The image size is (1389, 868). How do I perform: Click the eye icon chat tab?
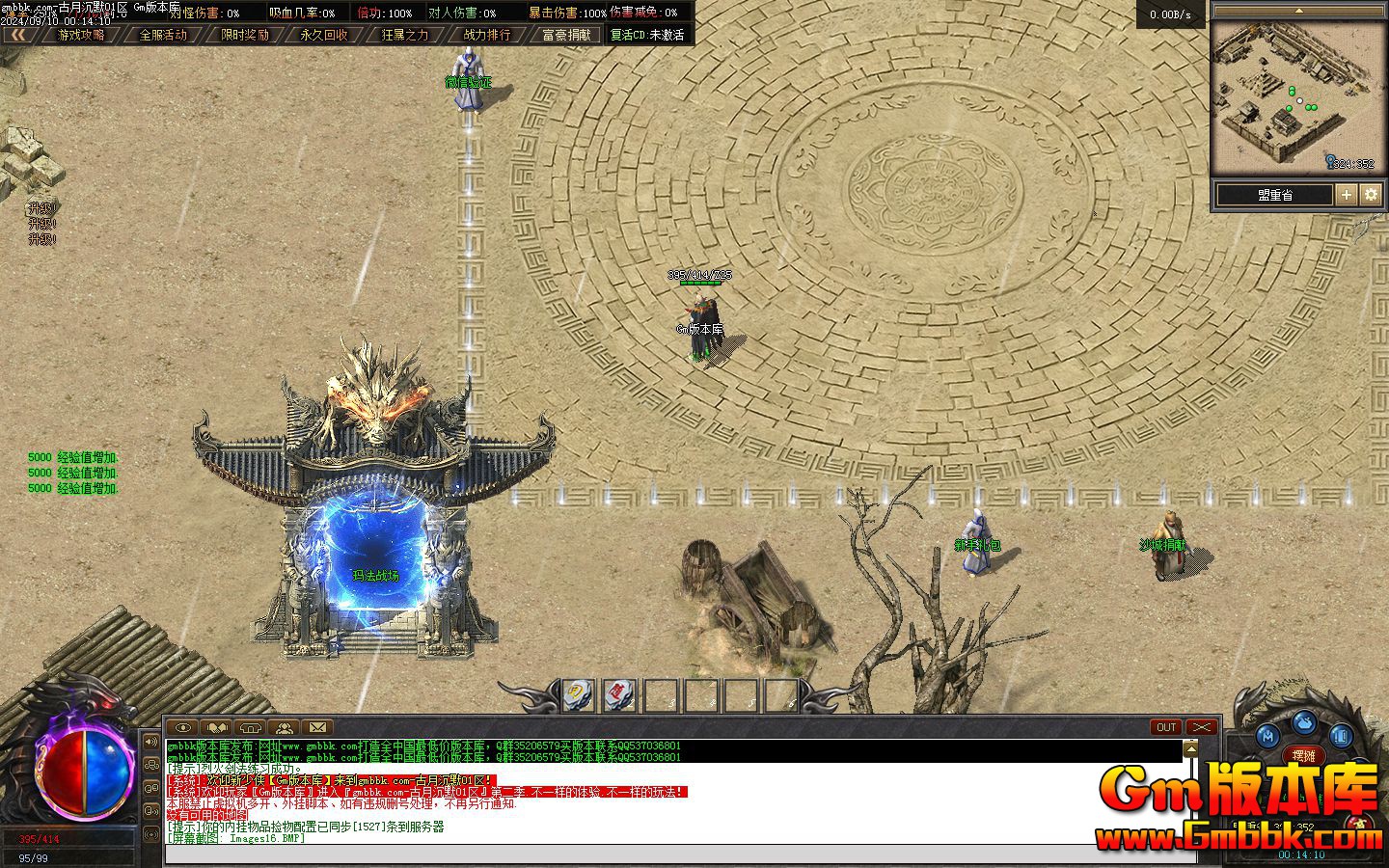[183, 727]
